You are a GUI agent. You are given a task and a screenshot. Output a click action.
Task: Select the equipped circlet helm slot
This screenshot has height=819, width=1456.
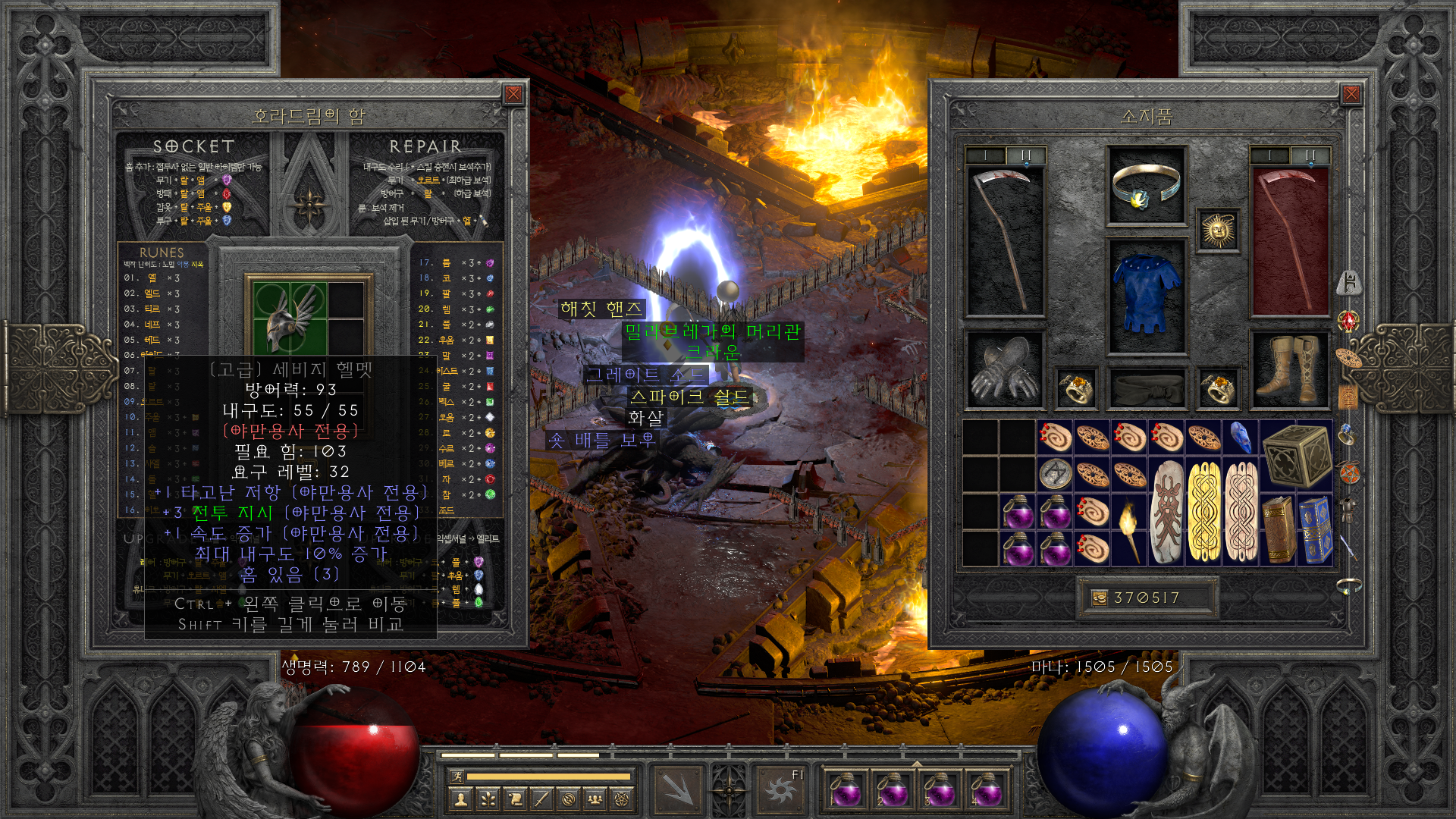click(x=1146, y=186)
